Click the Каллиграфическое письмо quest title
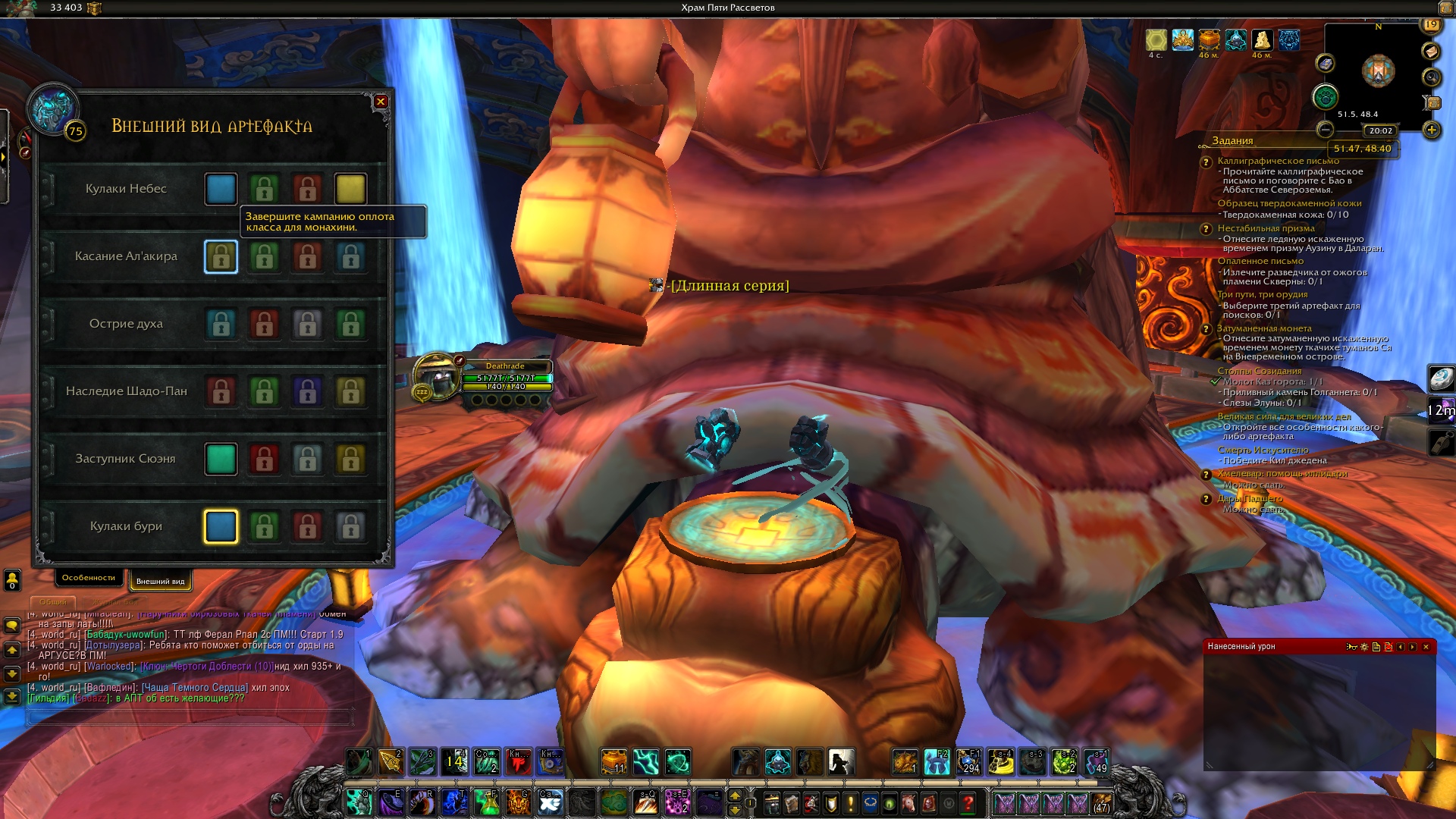This screenshot has height=819, width=1456. click(1278, 161)
